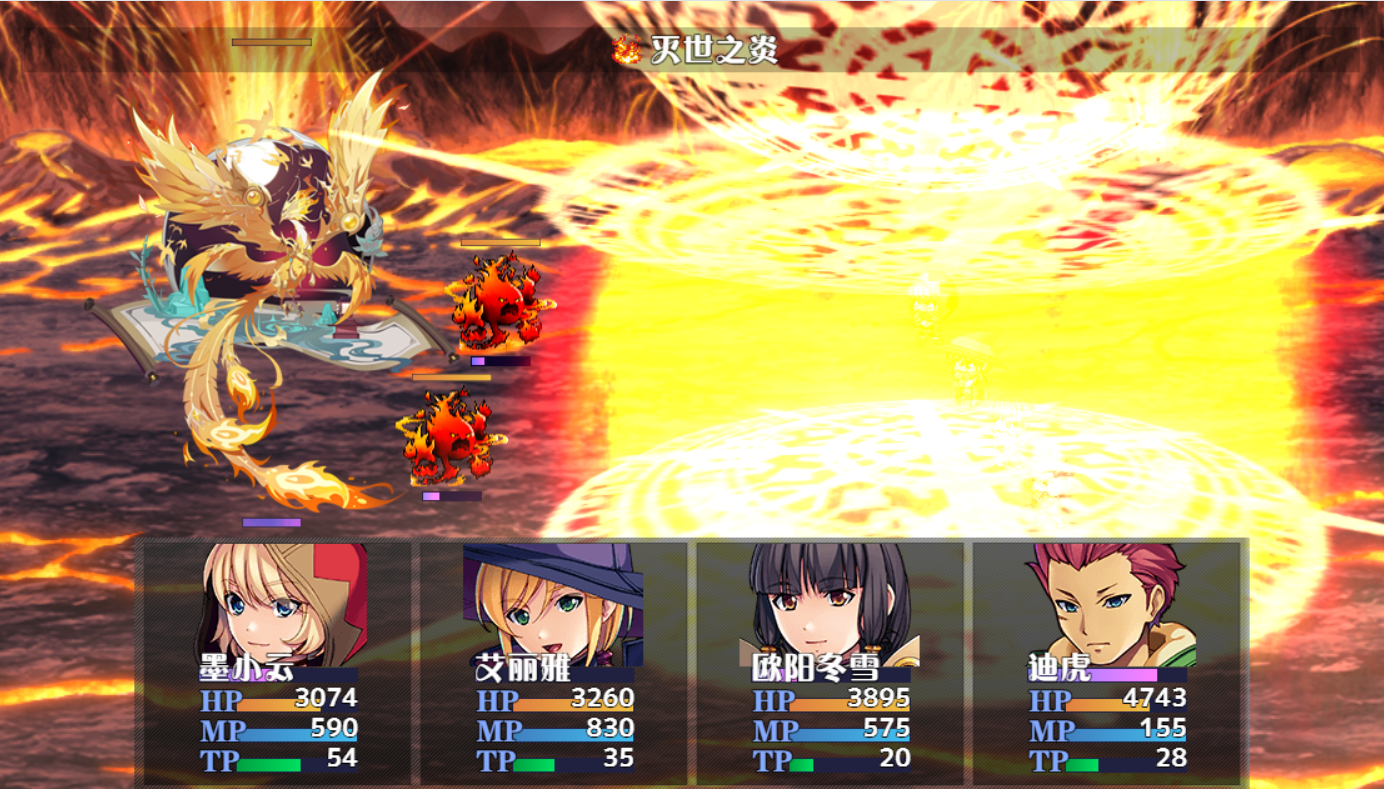Choose 艾丽雅's party status panel

pos(553,660)
